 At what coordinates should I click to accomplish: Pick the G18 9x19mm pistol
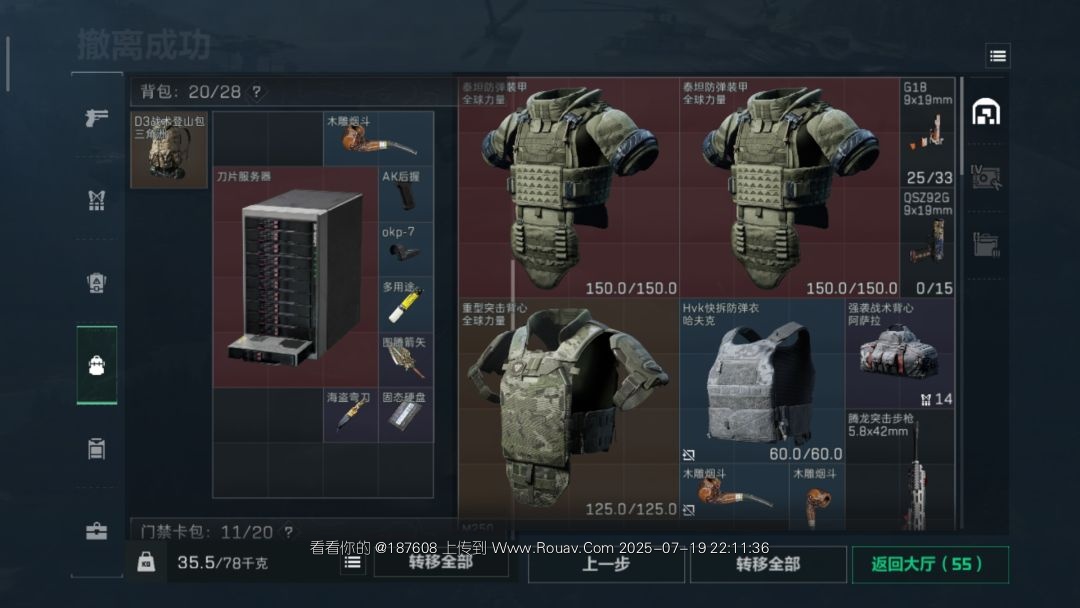click(927, 132)
